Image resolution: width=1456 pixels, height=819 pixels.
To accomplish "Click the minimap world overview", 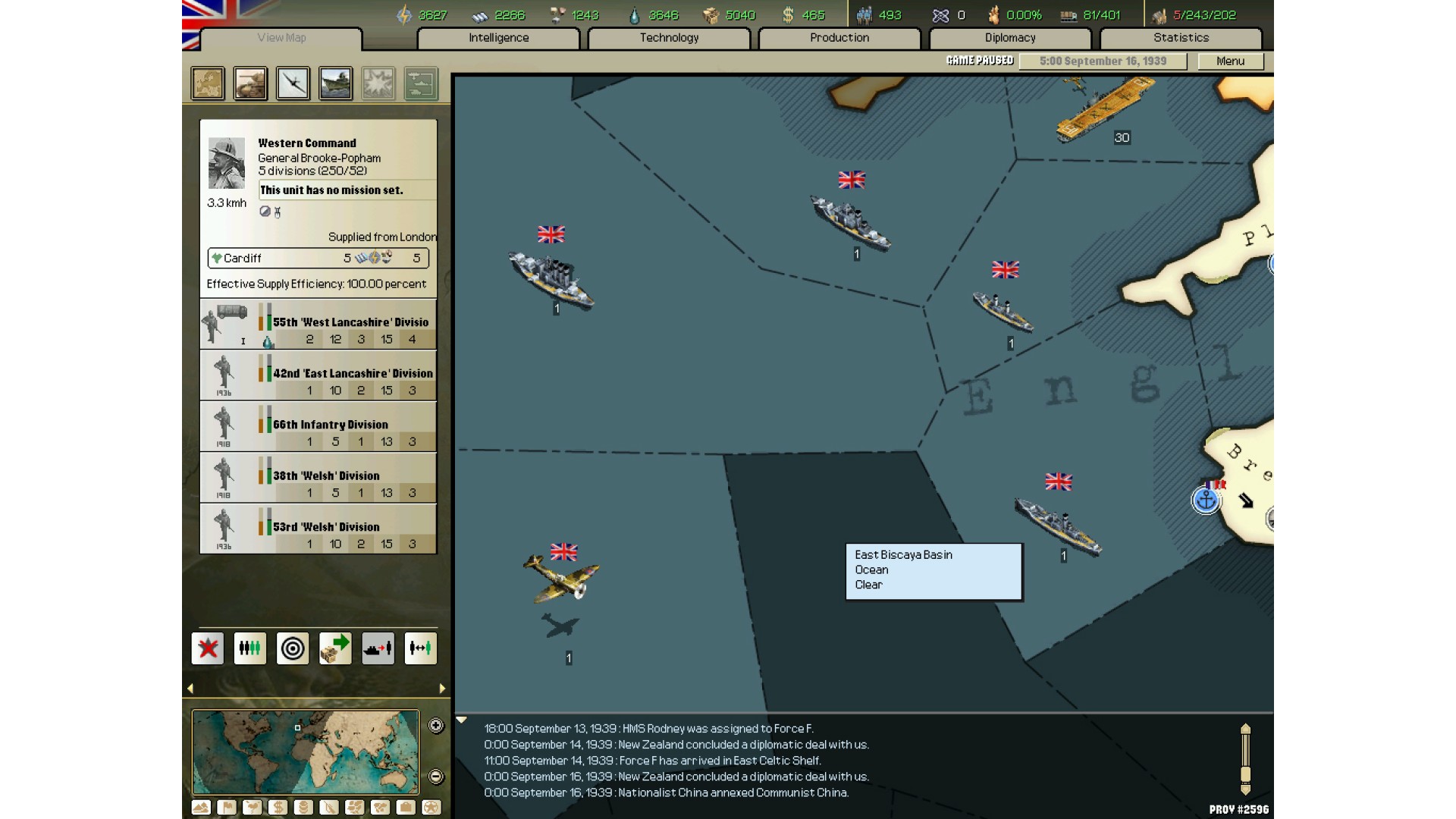I will (x=305, y=752).
